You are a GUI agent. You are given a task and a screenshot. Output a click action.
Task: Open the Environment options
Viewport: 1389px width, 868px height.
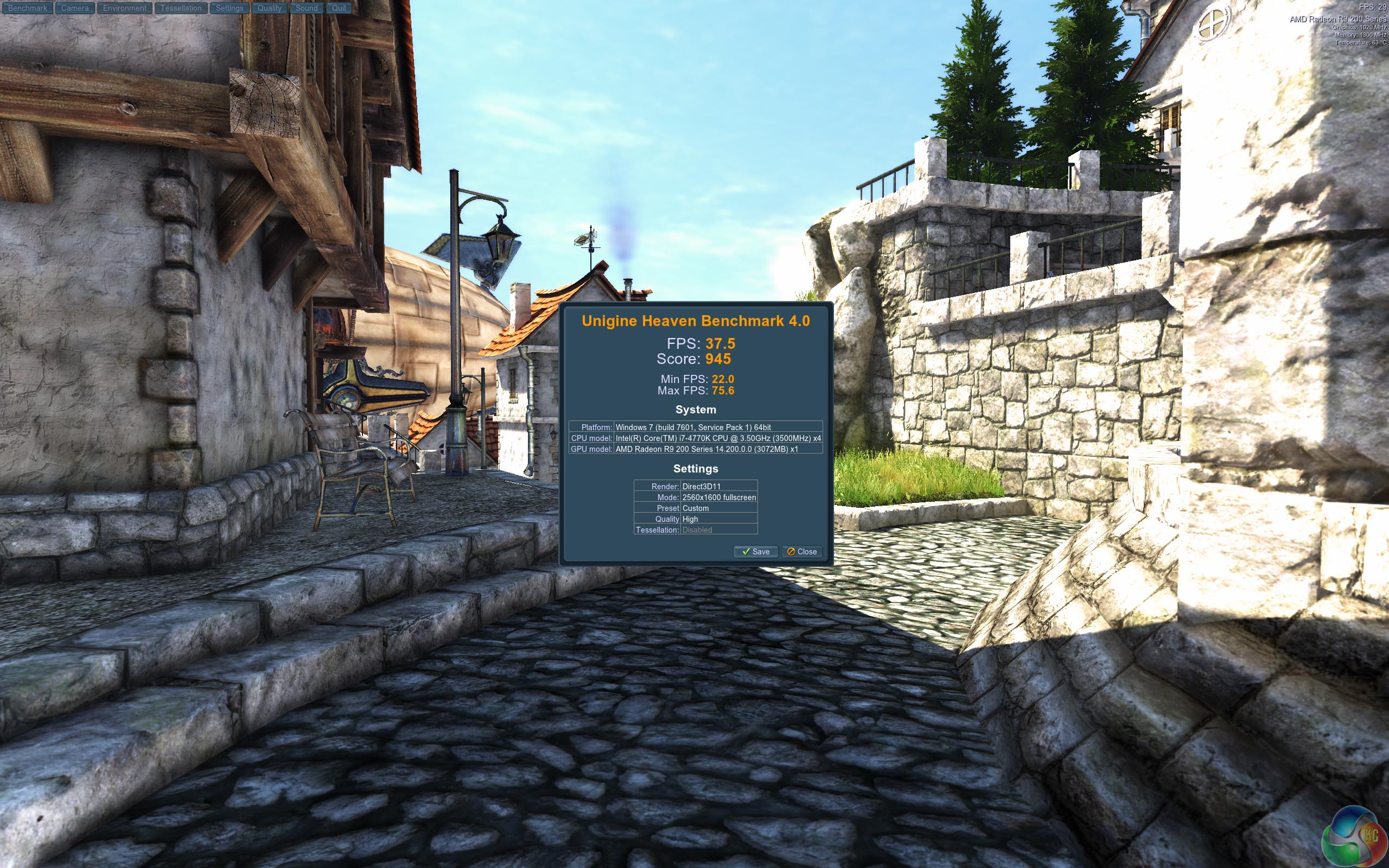pyautogui.click(x=125, y=8)
